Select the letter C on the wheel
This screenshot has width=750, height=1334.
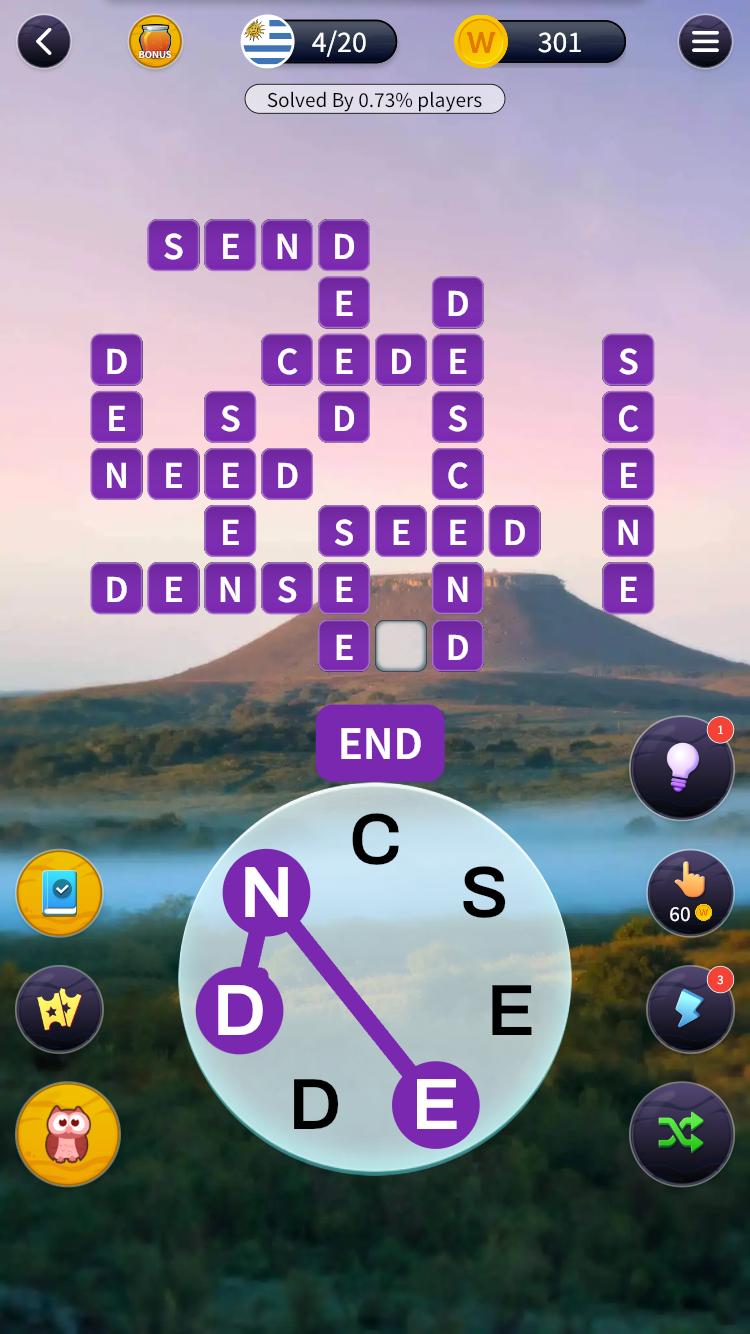[375, 840]
